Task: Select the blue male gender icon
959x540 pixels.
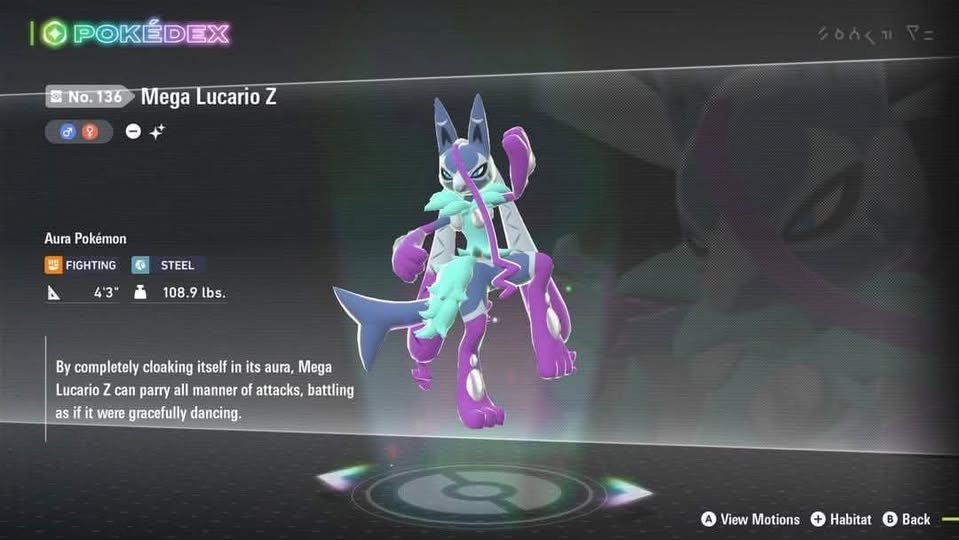Action: 71,132
